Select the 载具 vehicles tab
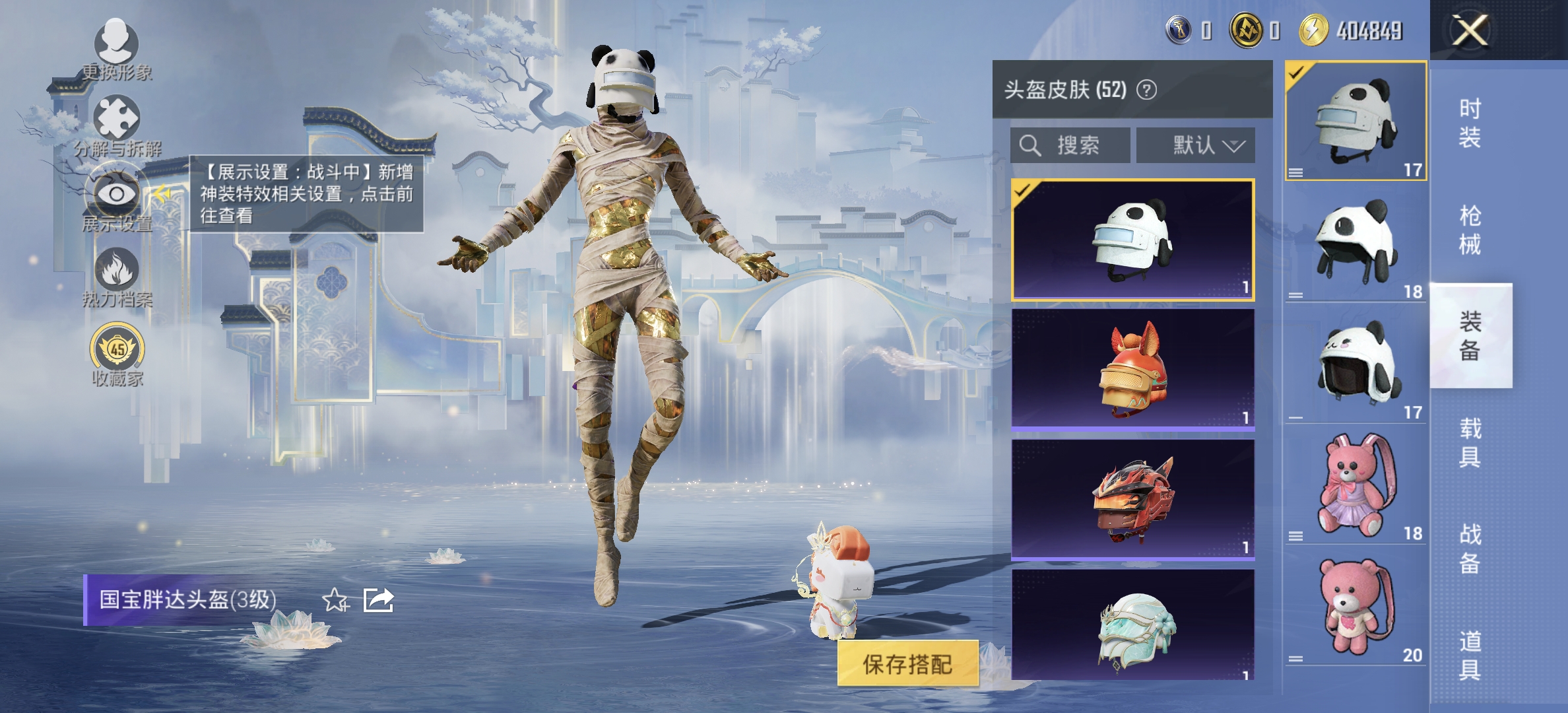 tap(1470, 442)
